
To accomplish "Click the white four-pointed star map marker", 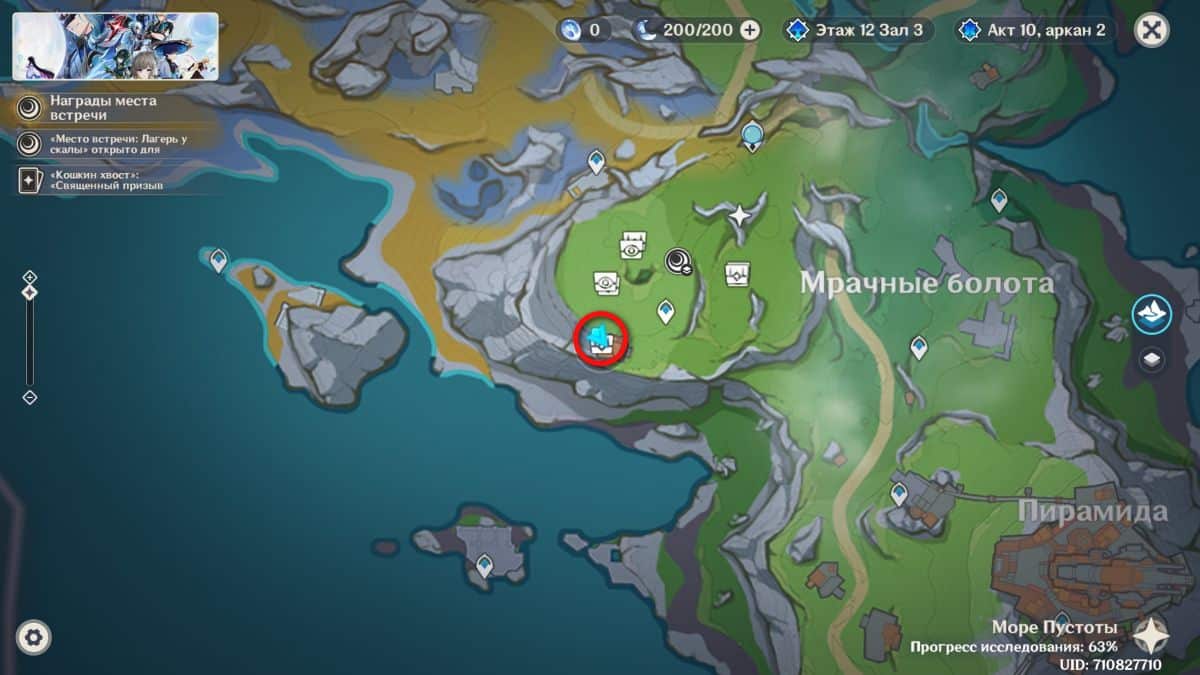I will pos(739,214).
